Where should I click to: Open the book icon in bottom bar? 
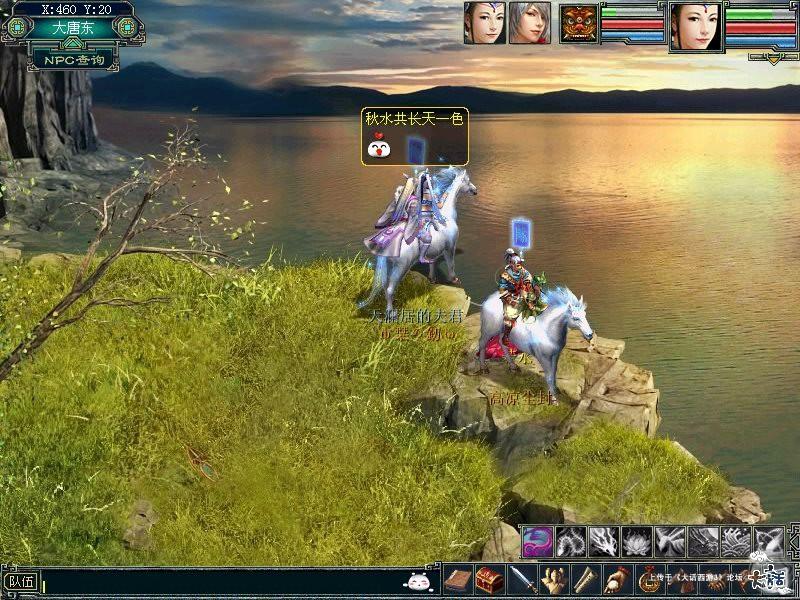457,579
